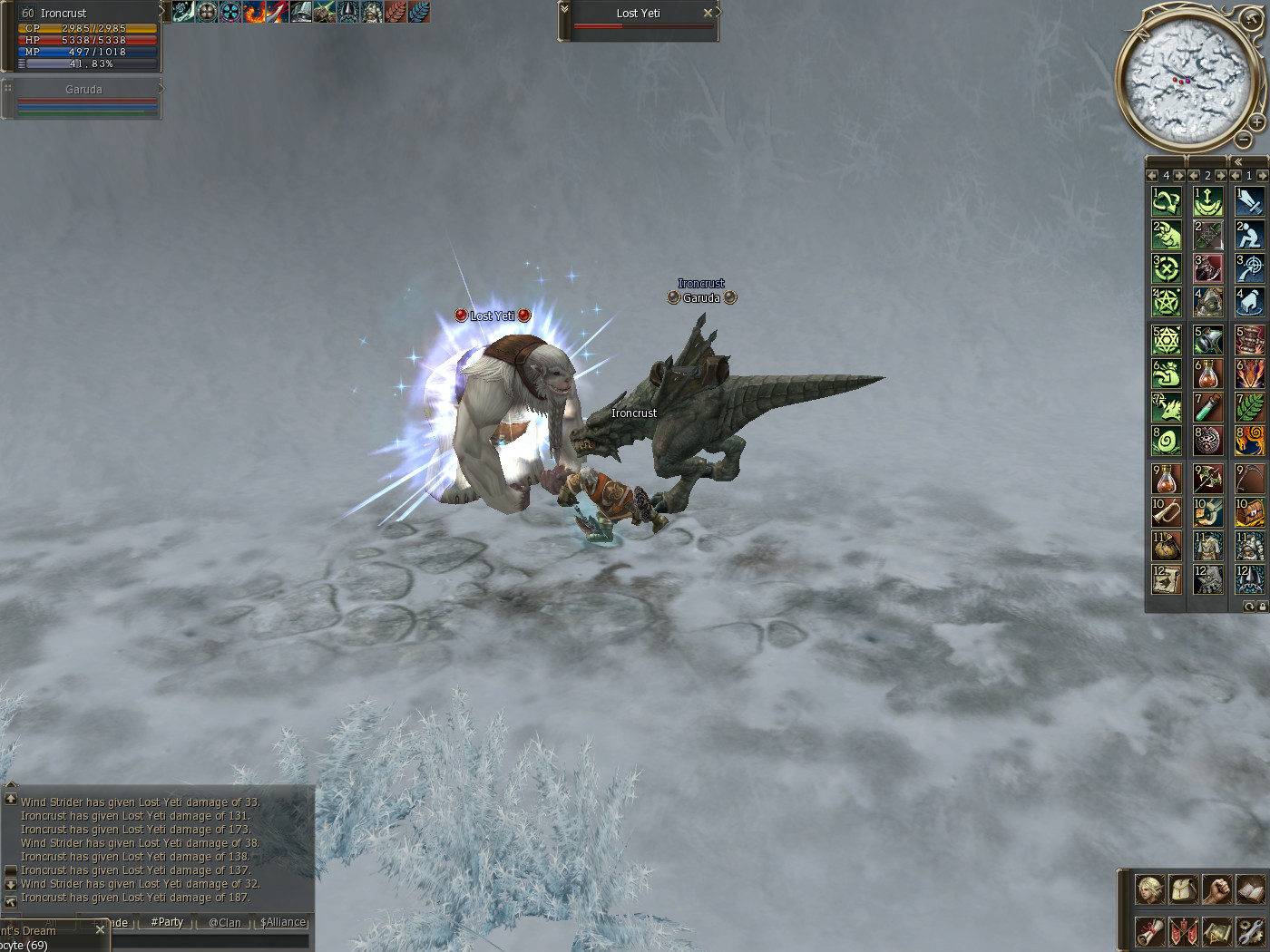Screen dimensions: 1270x952
Task: Switch to the @Clan chat tab
Action: [225, 922]
